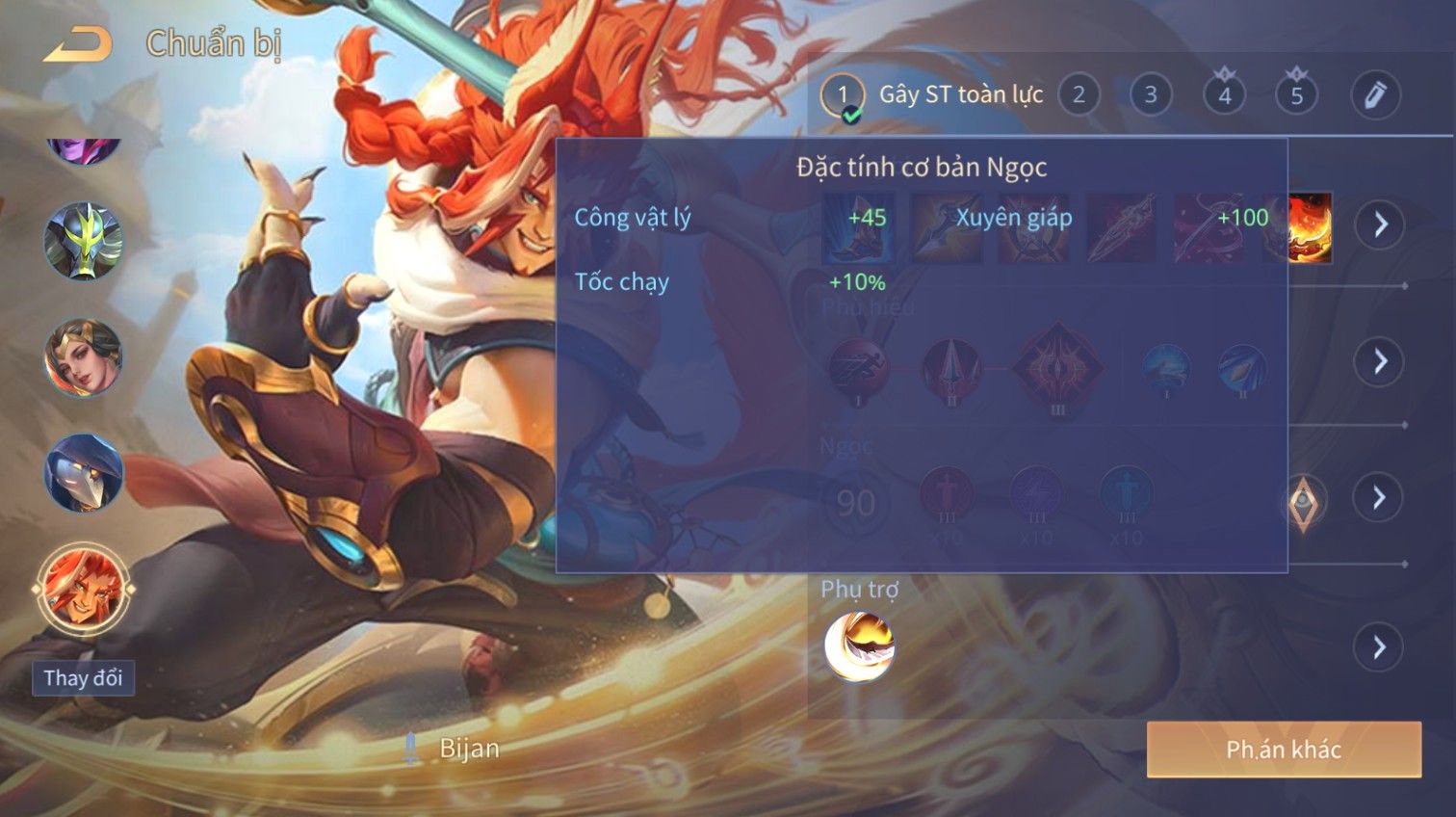Image resolution: width=1456 pixels, height=817 pixels.
Task: Go back using the return arrow
Action: click(77, 44)
